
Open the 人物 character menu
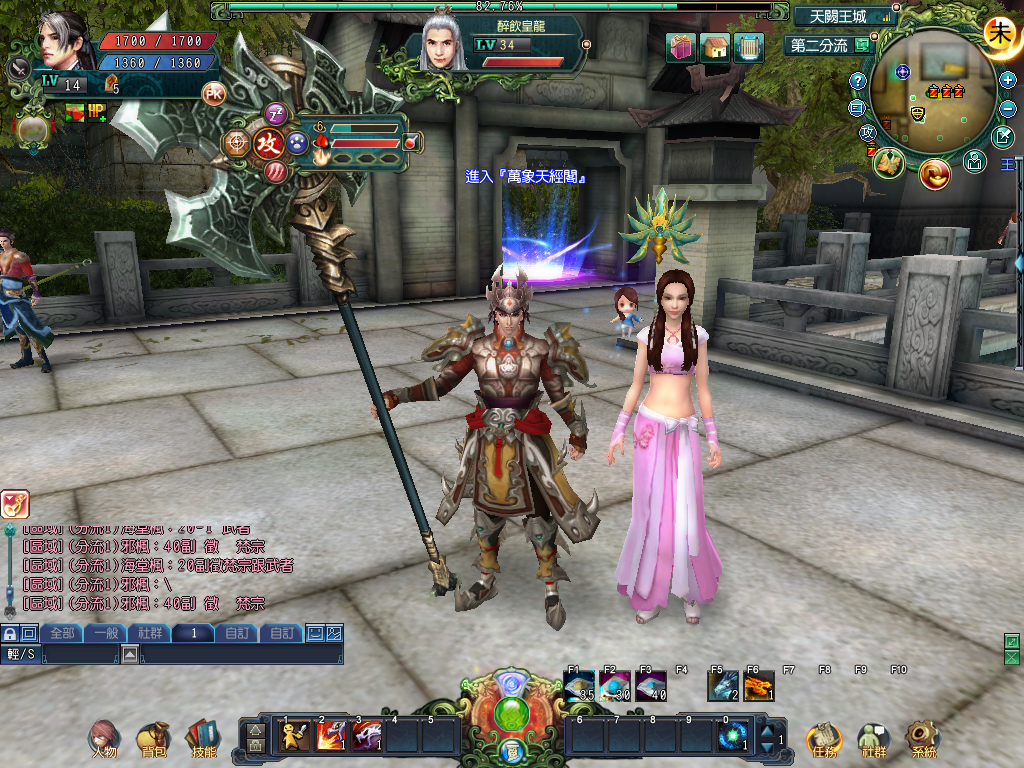pos(102,739)
